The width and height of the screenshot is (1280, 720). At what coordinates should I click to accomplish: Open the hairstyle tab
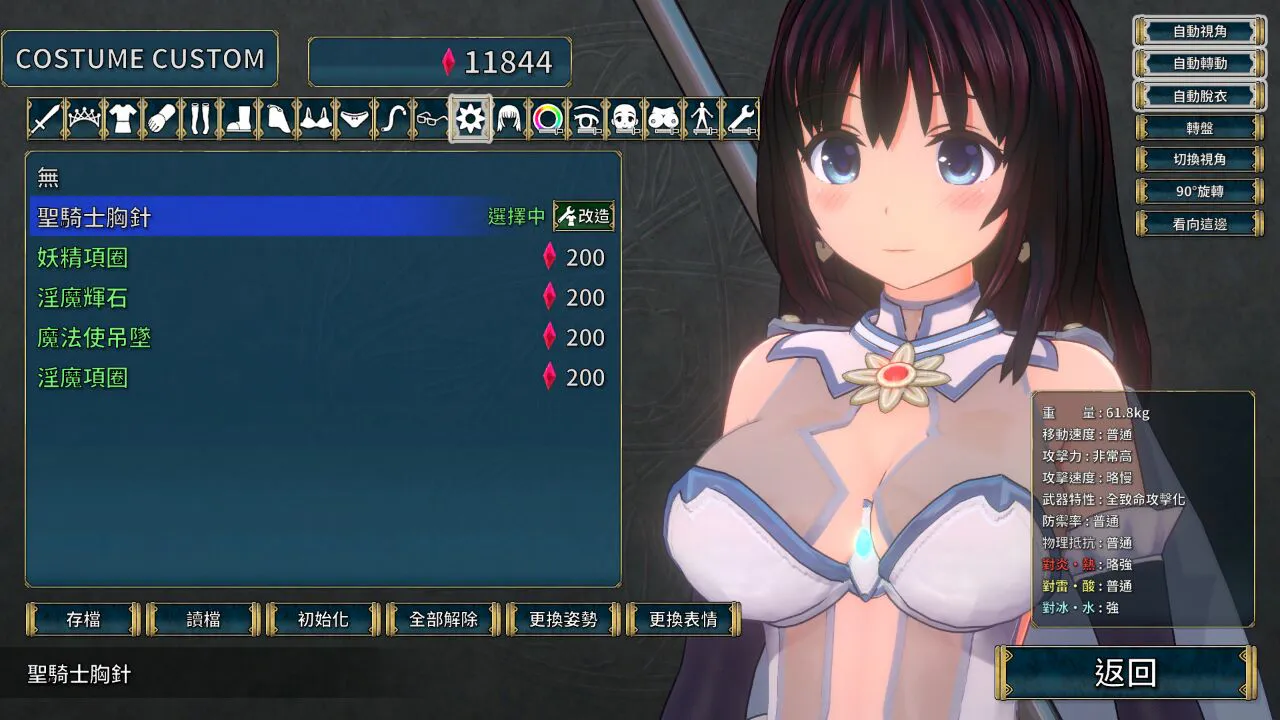coord(509,119)
